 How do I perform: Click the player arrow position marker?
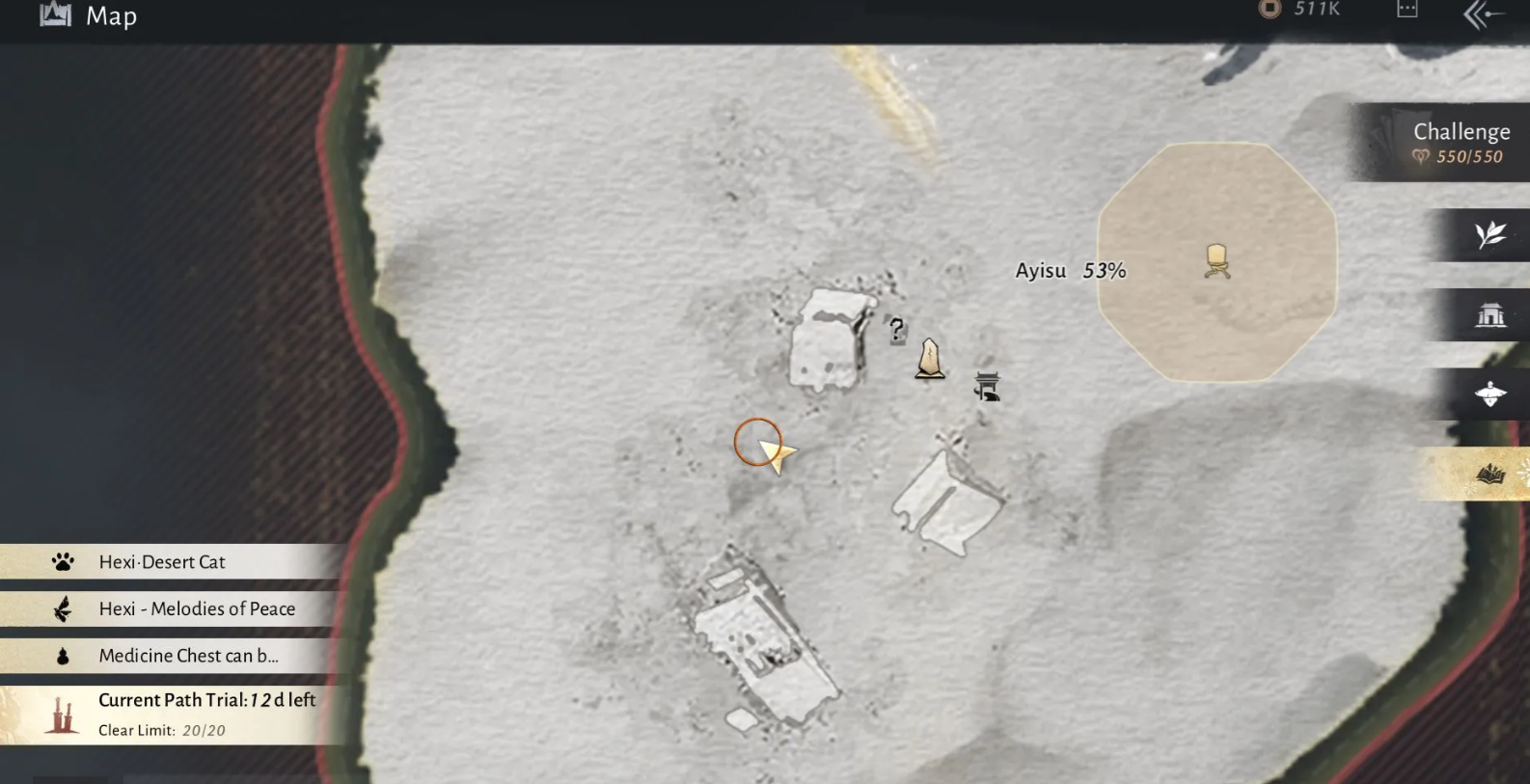[x=773, y=451]
